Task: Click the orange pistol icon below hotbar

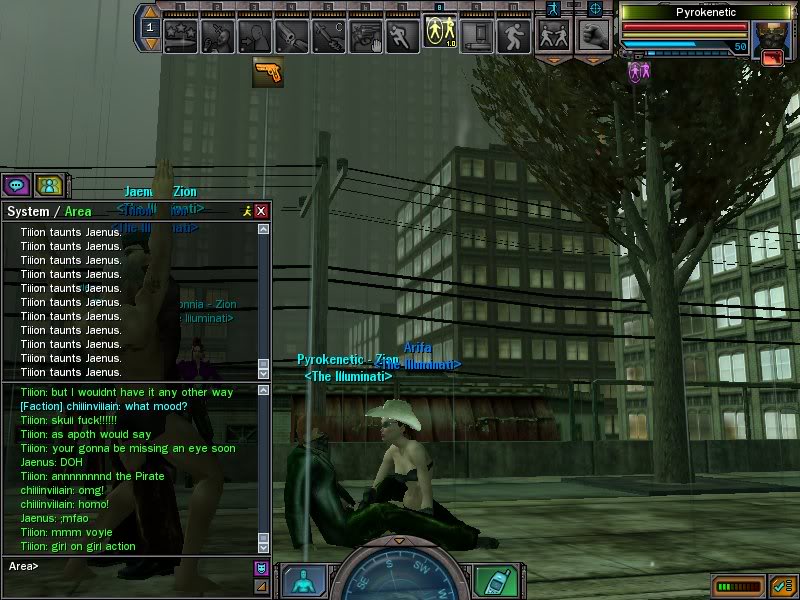Action: [x=267, y=73]
